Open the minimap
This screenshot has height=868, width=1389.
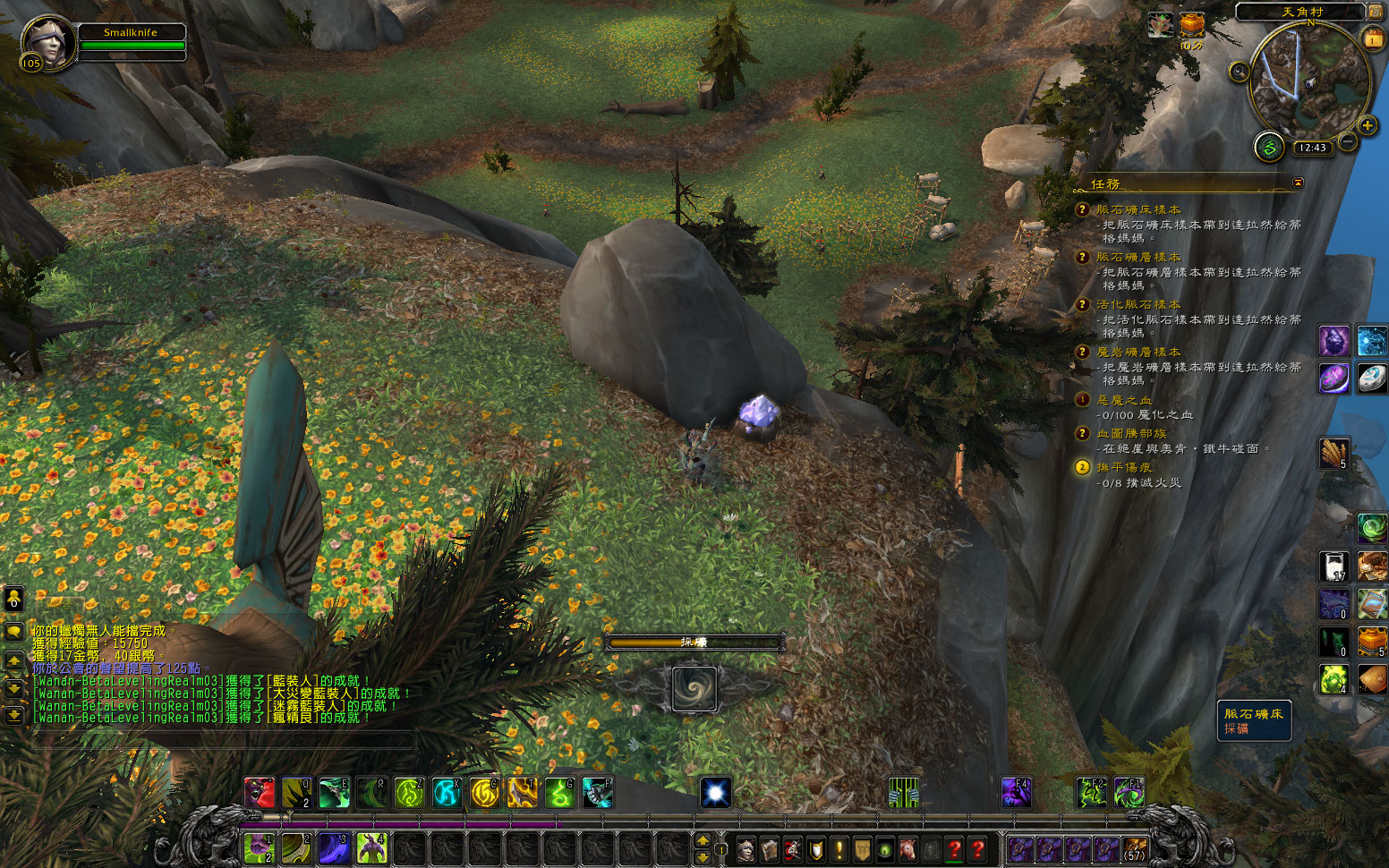click(1308, 79)
